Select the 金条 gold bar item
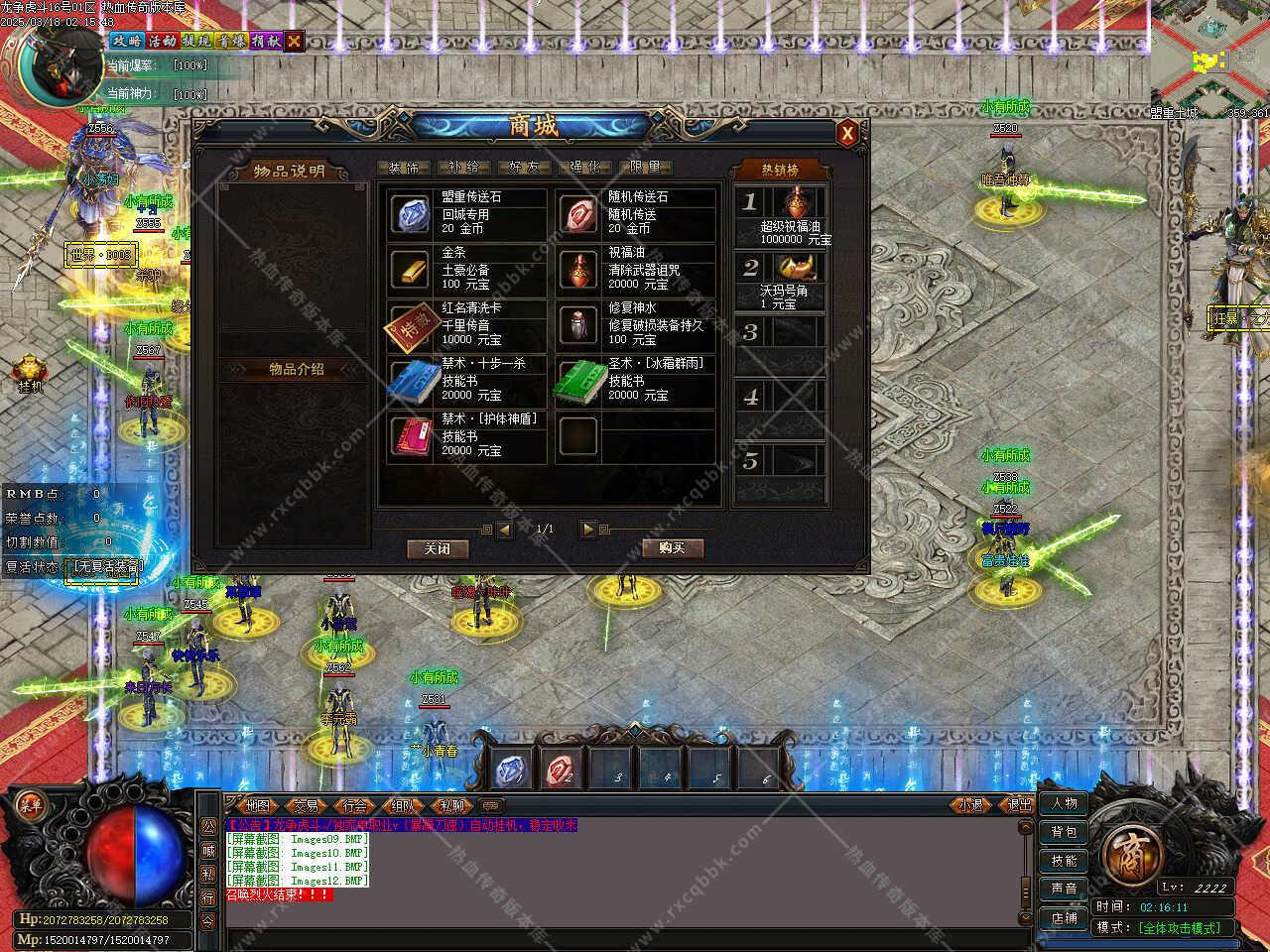Image resolution: width=1270 pixels, height=952 pixels. 411,269
